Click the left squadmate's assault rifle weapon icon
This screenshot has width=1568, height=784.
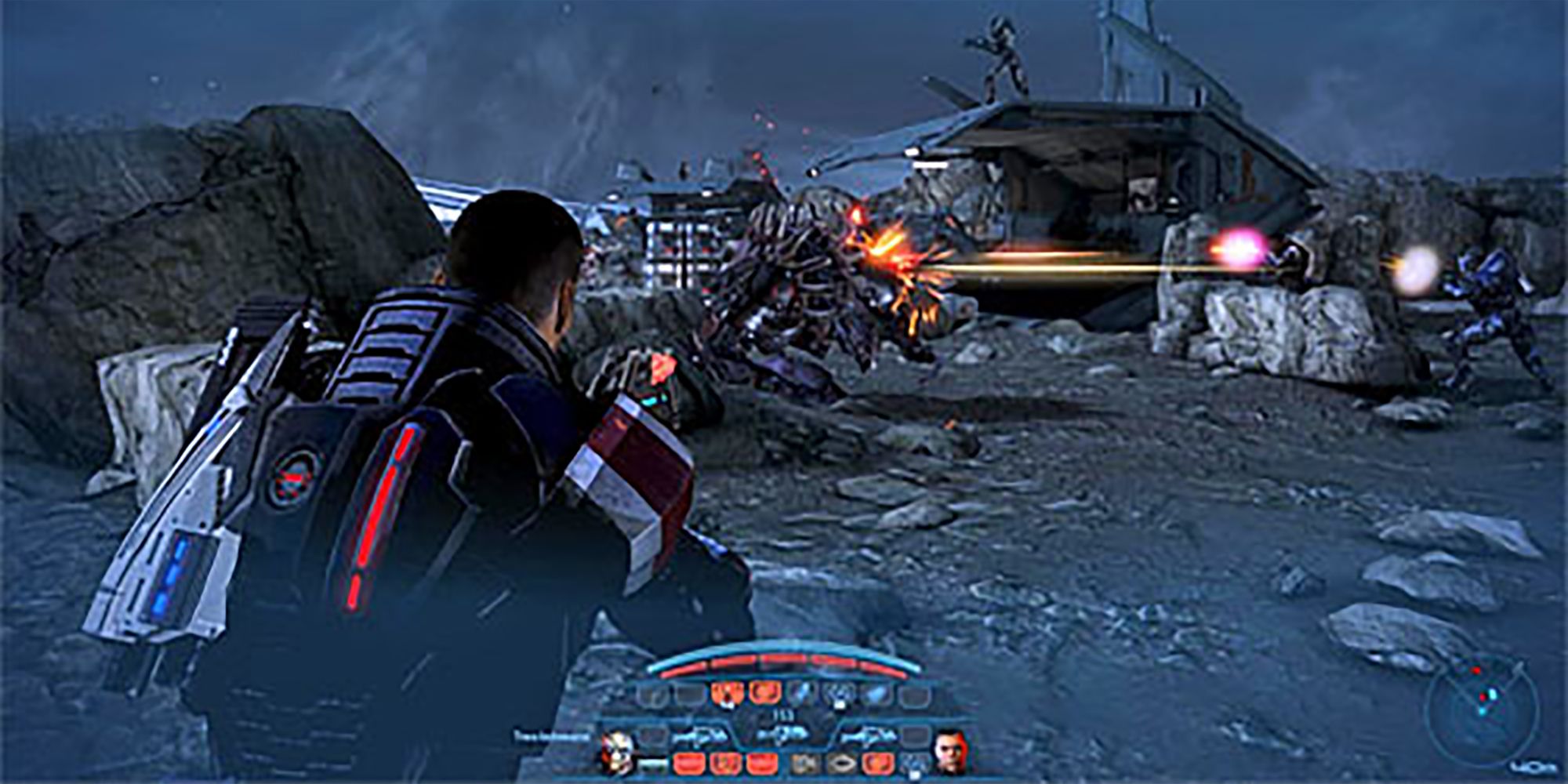click(699, 735)
